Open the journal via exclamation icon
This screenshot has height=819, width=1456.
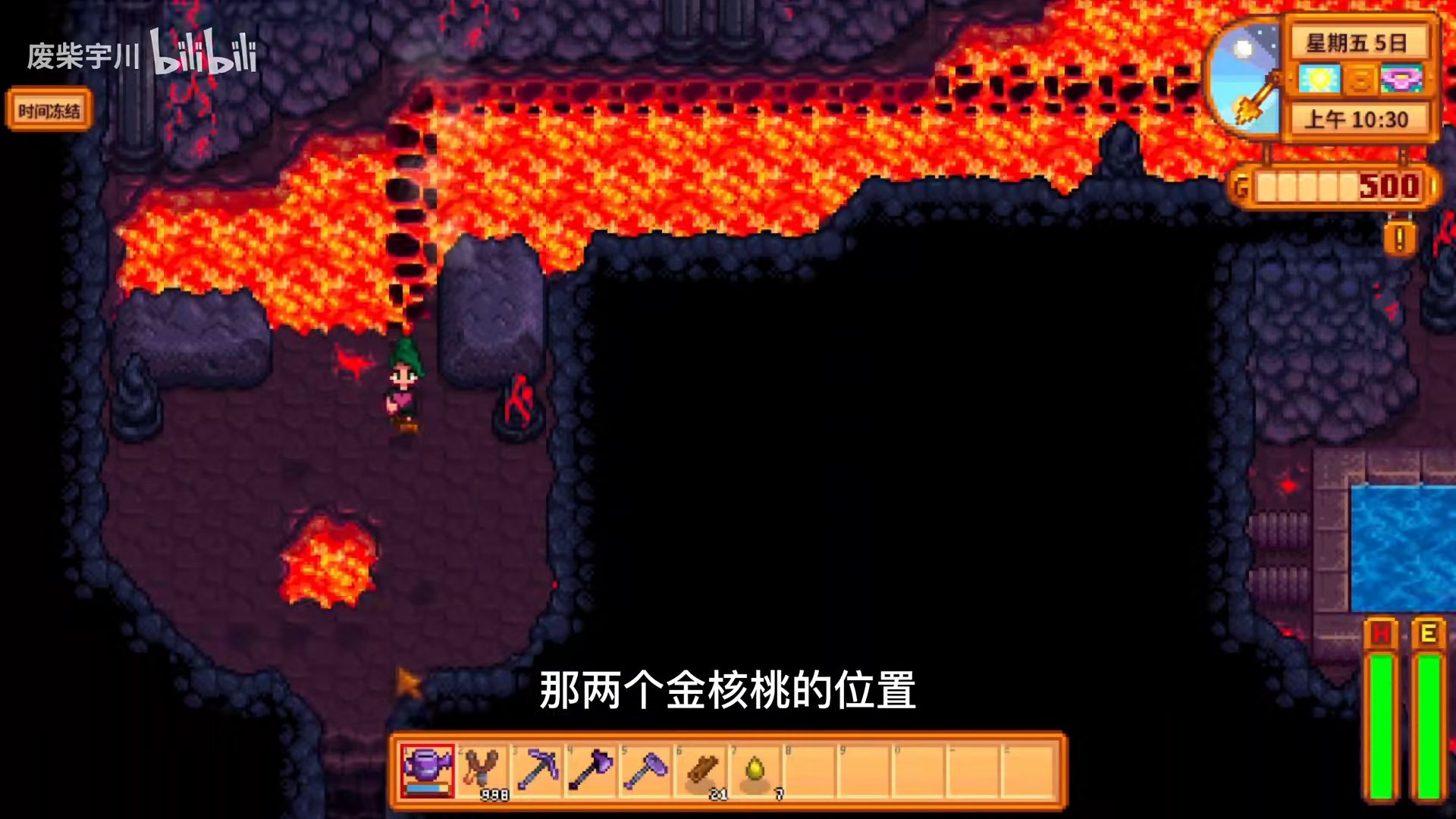1399,240
